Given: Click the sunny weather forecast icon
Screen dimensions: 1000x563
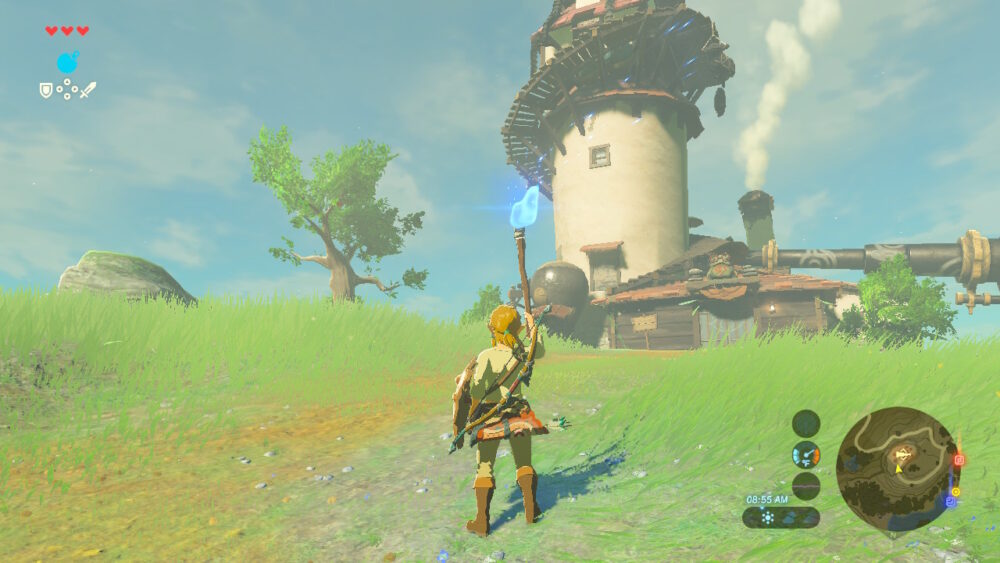Looking at the screenshot, I should [767, 518].
